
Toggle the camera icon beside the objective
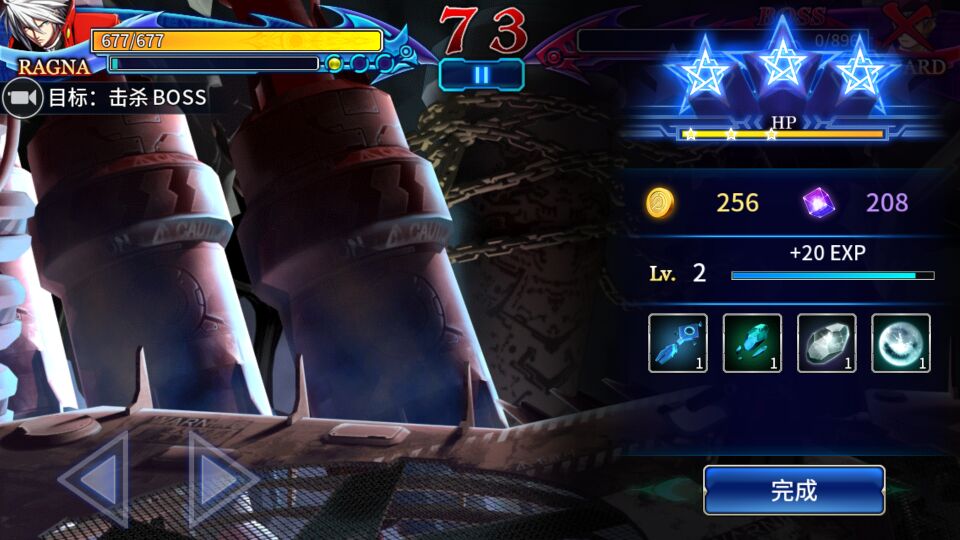pos(22,98)
